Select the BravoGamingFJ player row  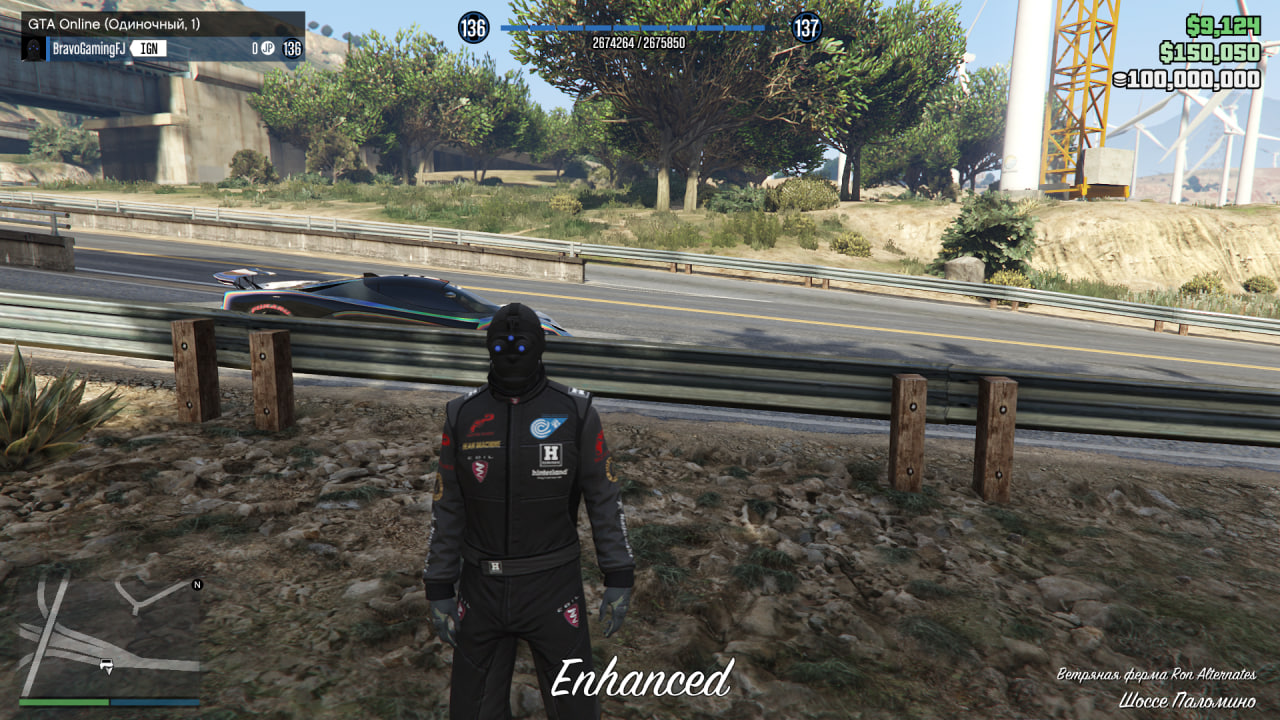click(x=162, y=48)
